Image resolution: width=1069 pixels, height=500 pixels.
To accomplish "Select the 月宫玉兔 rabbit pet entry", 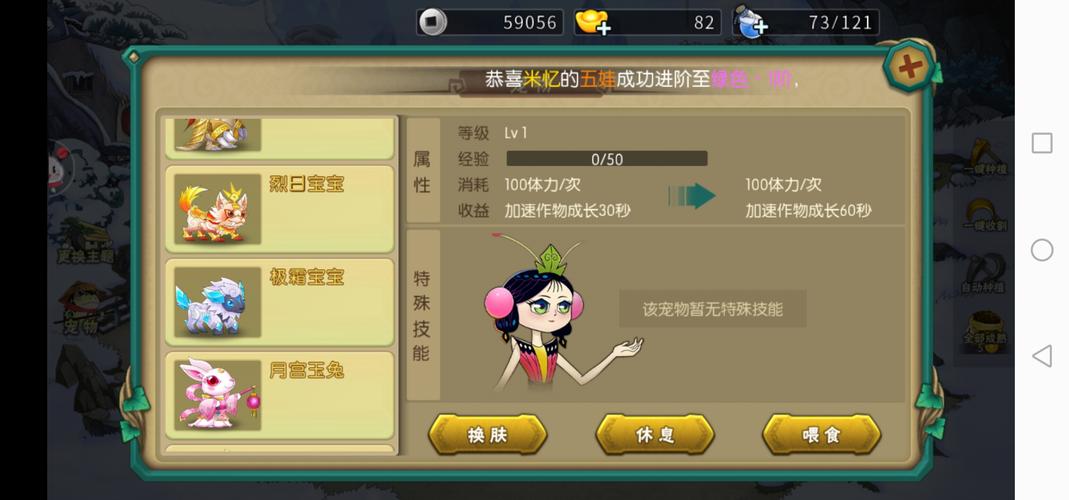I will (x=279, y=394).
